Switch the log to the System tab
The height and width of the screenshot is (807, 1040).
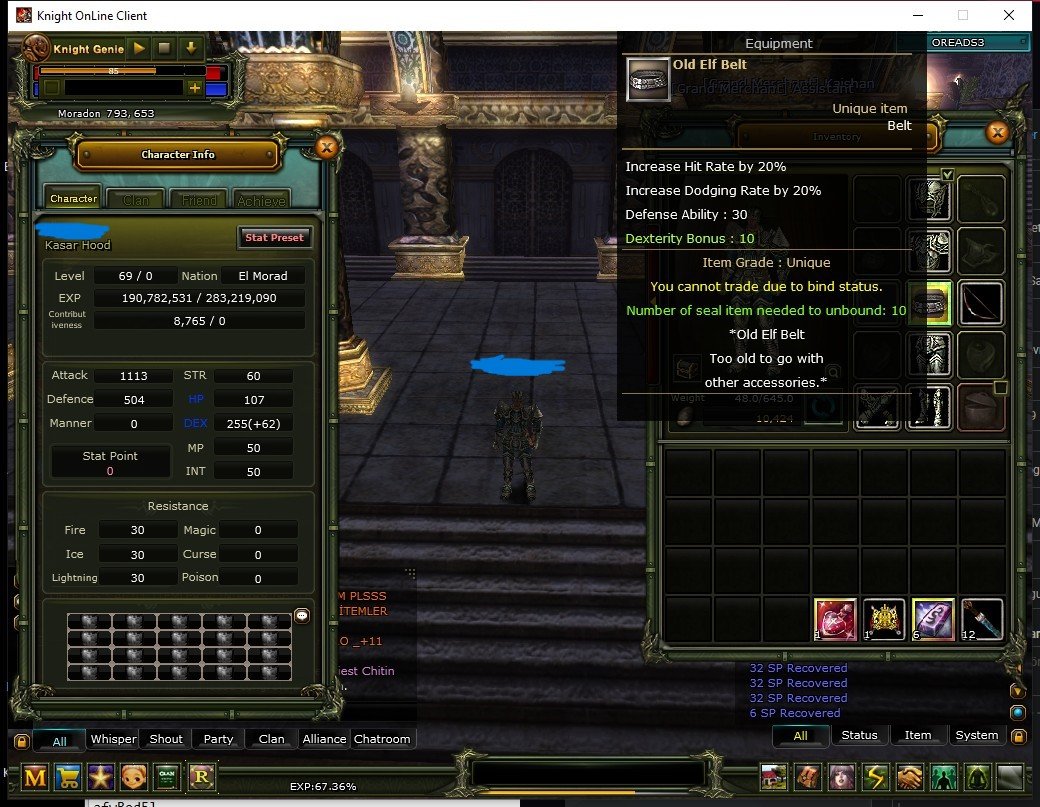point(976,735)
